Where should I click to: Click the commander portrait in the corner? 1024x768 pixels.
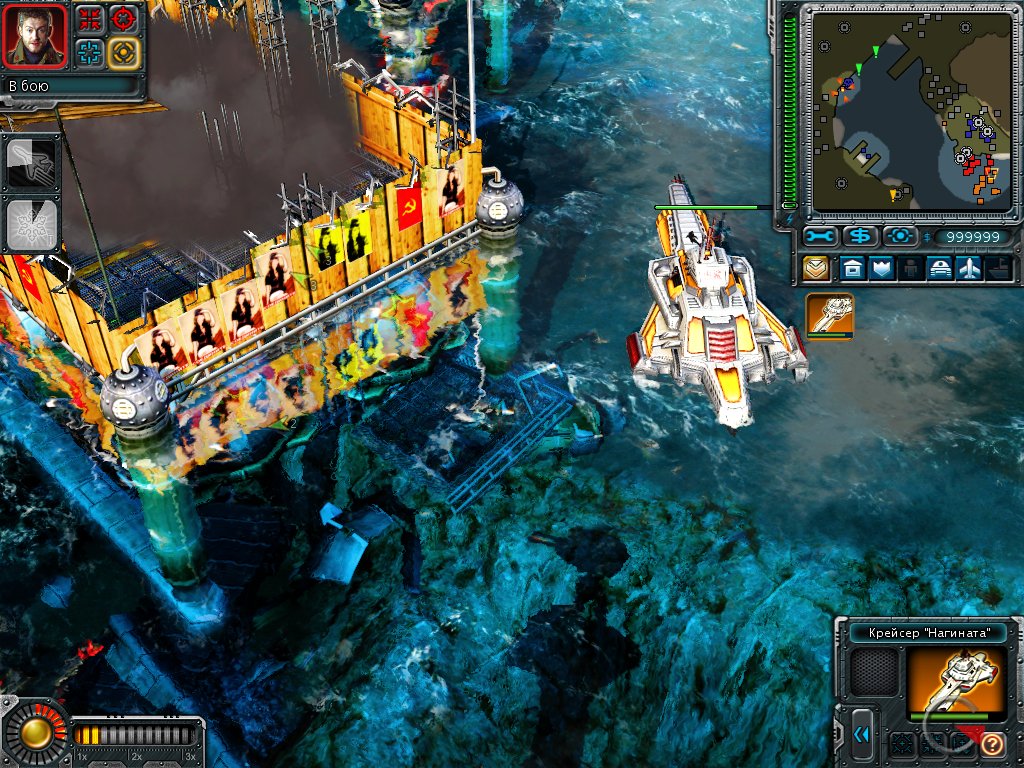point(36,35)
